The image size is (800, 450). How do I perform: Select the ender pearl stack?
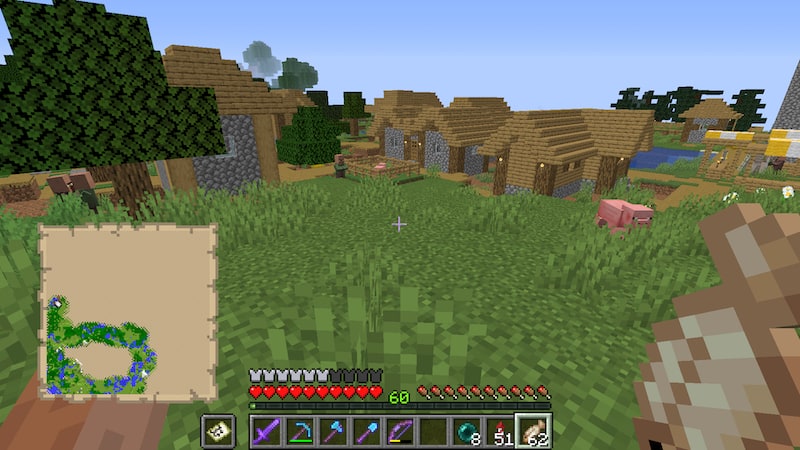coord(466,432)
